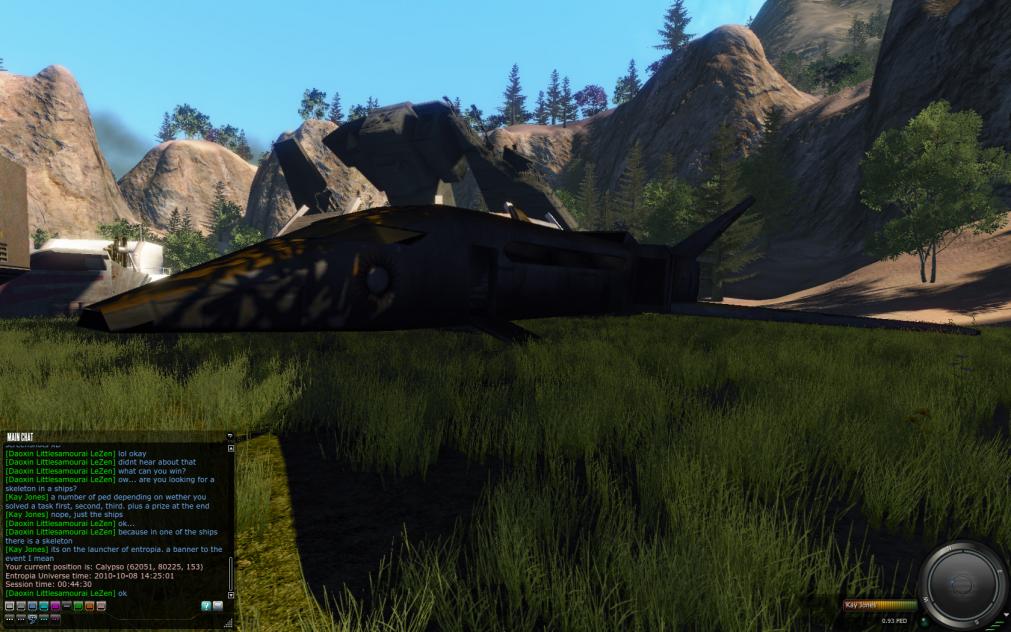
Task: Click the Kay Jones avatar name bar
Action: 880,605
